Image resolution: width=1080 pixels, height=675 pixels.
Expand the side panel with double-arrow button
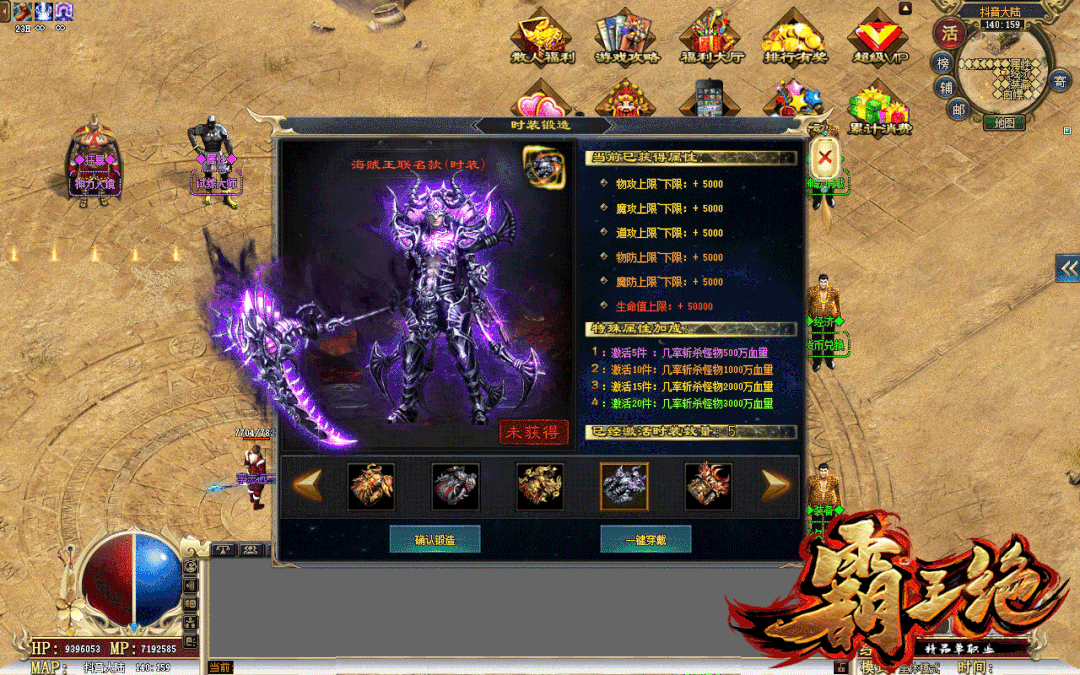[x=1068, y=267]
